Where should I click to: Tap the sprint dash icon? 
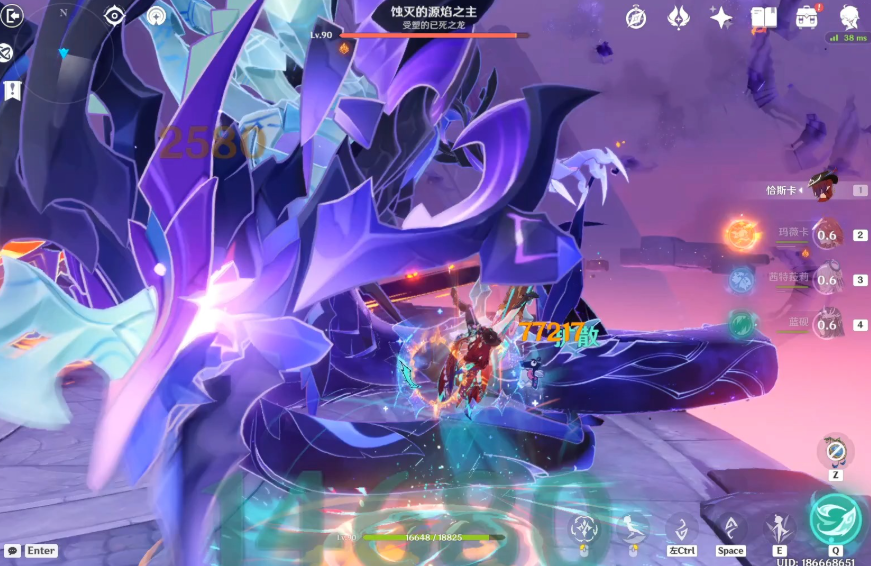pos(681,527)
